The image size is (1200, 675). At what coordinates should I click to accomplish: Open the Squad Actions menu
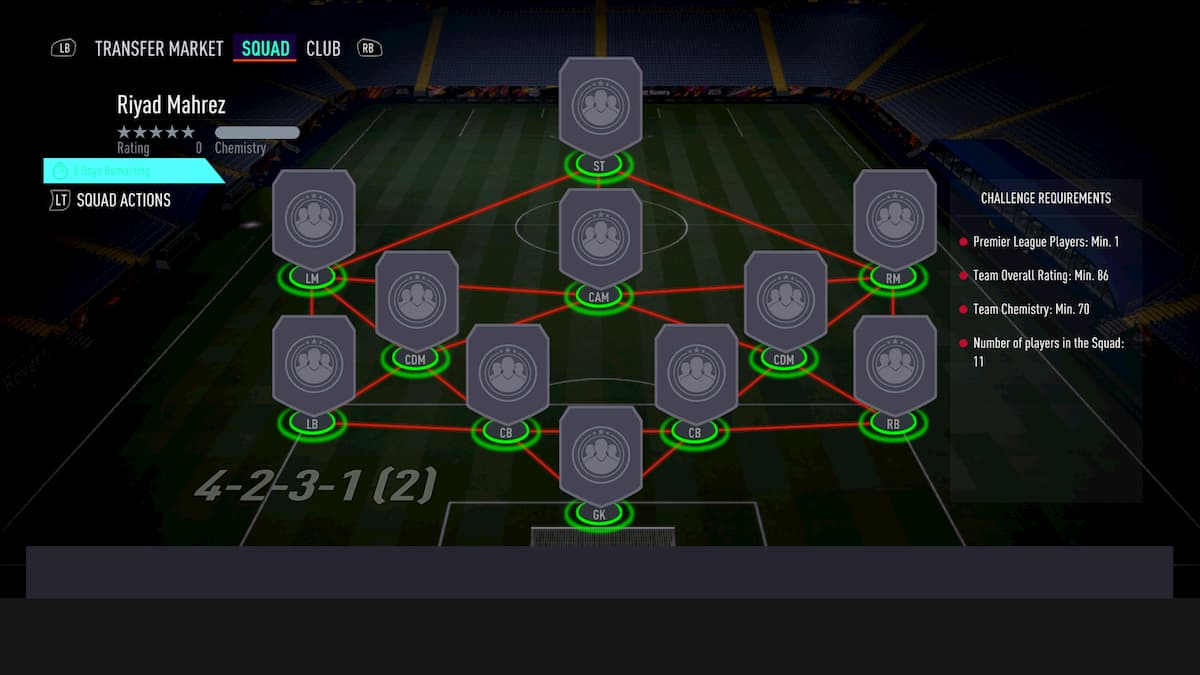(x=123, y=200)
